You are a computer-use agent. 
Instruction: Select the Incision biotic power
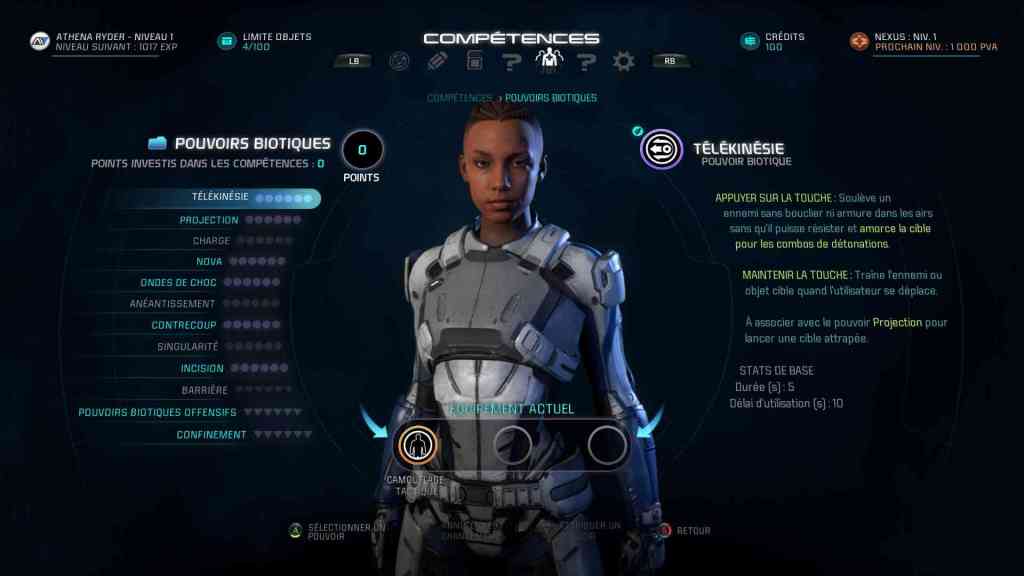point(201,368)
